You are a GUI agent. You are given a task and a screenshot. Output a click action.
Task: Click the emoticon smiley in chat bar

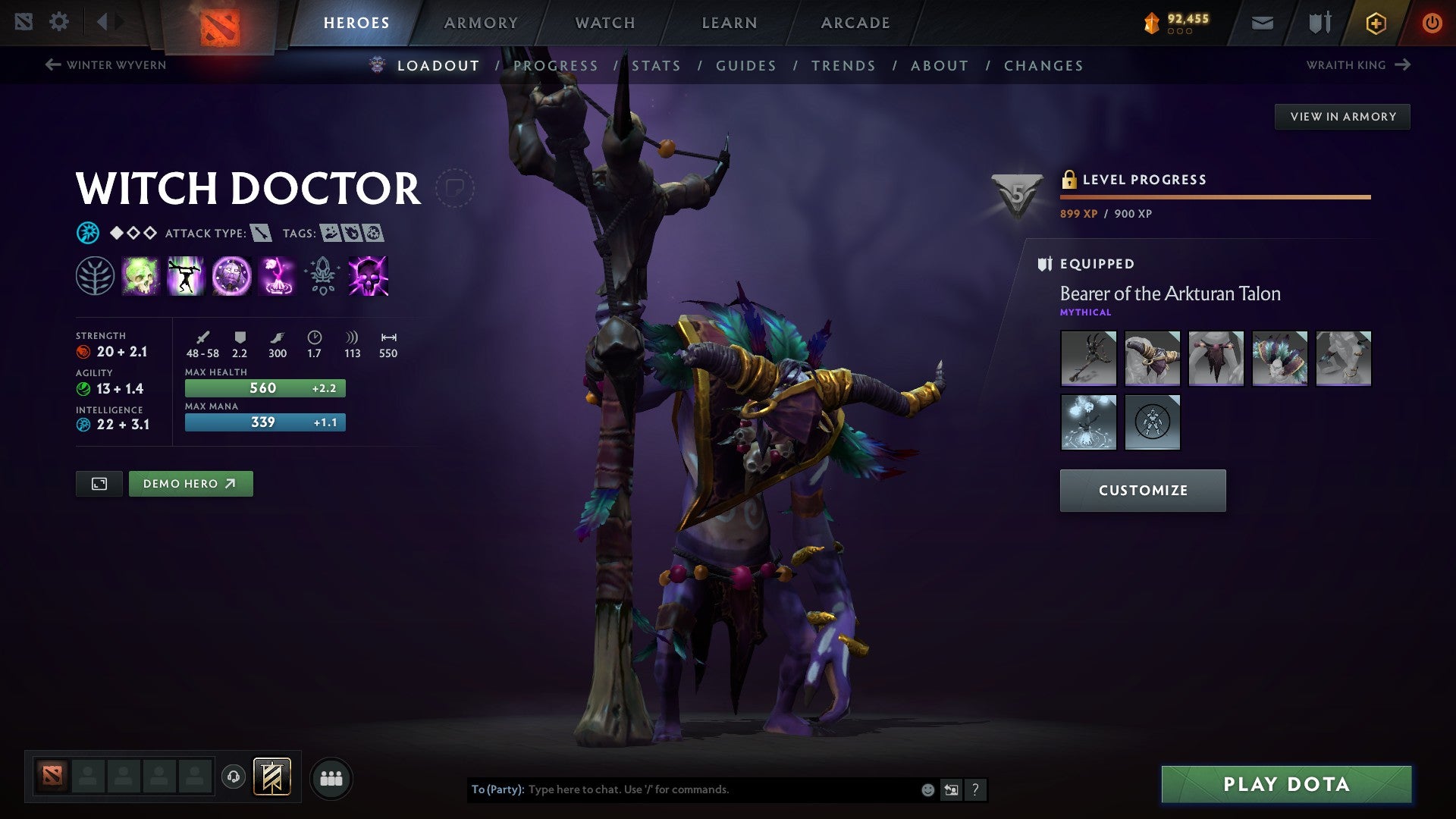(927, 789)
